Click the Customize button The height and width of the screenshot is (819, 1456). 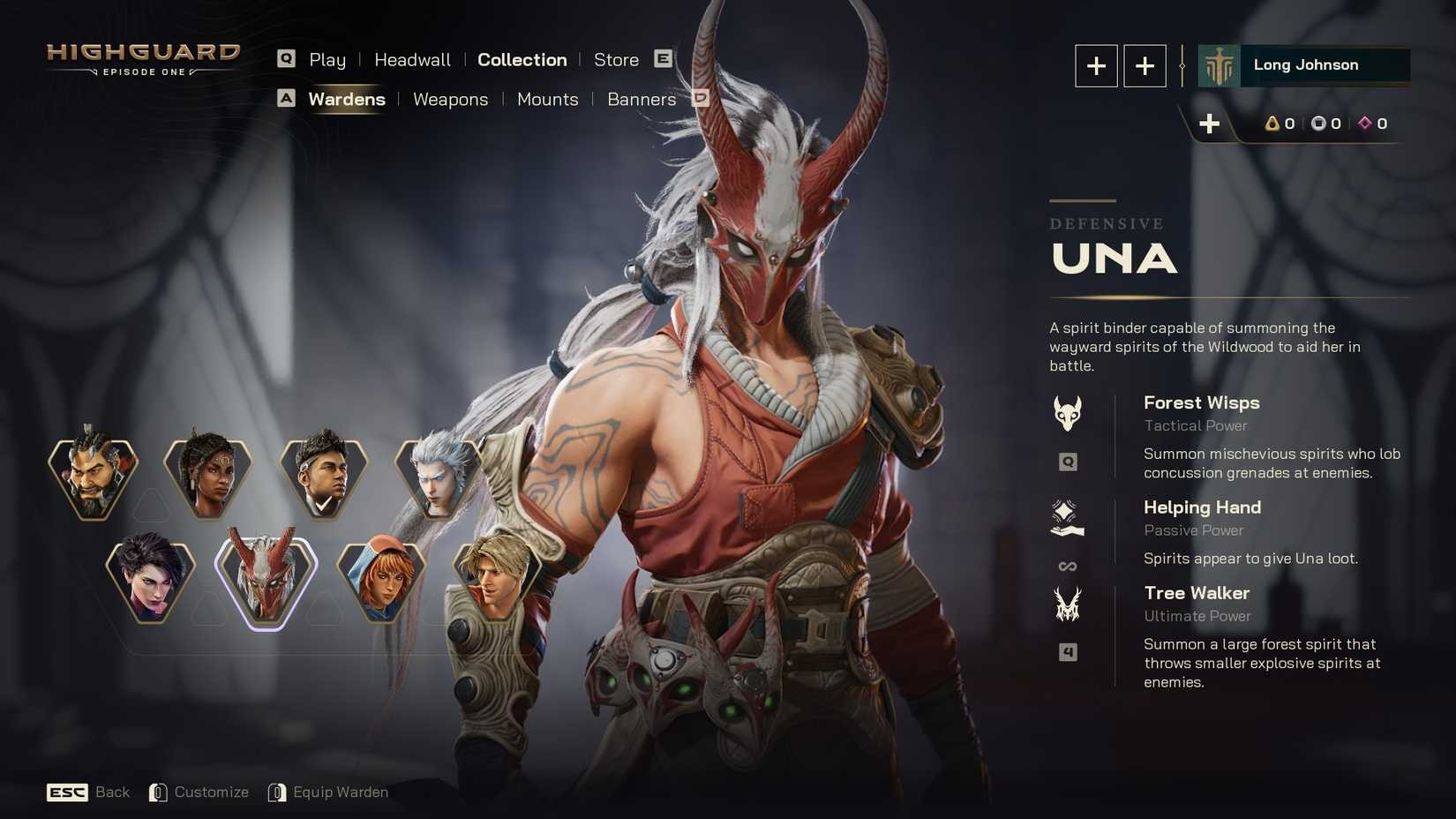coord(212,792)
